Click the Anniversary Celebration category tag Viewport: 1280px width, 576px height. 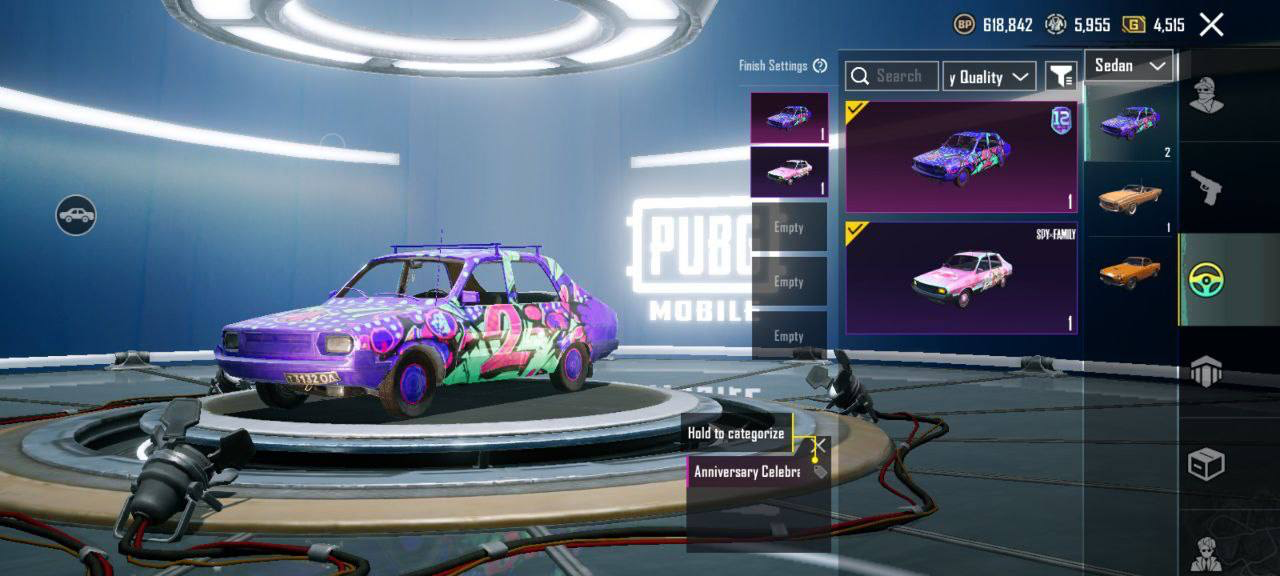pos(747,471)
